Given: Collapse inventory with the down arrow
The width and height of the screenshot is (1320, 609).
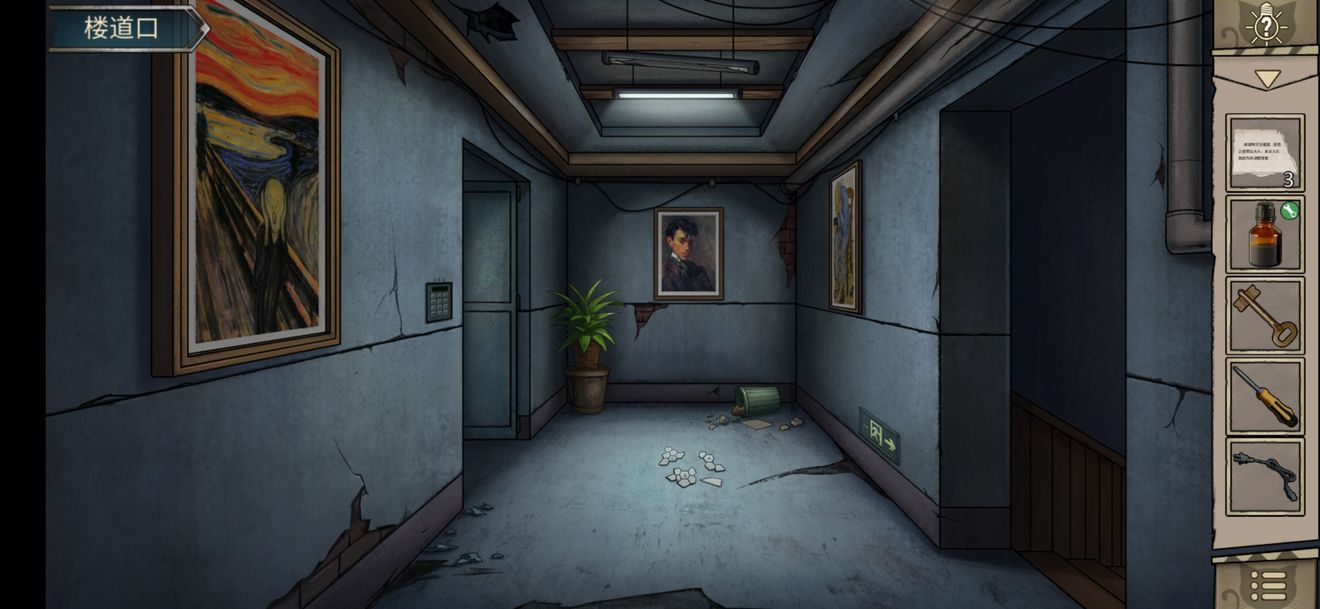Looking at the screenshot, I should (x=1267, y=78).
